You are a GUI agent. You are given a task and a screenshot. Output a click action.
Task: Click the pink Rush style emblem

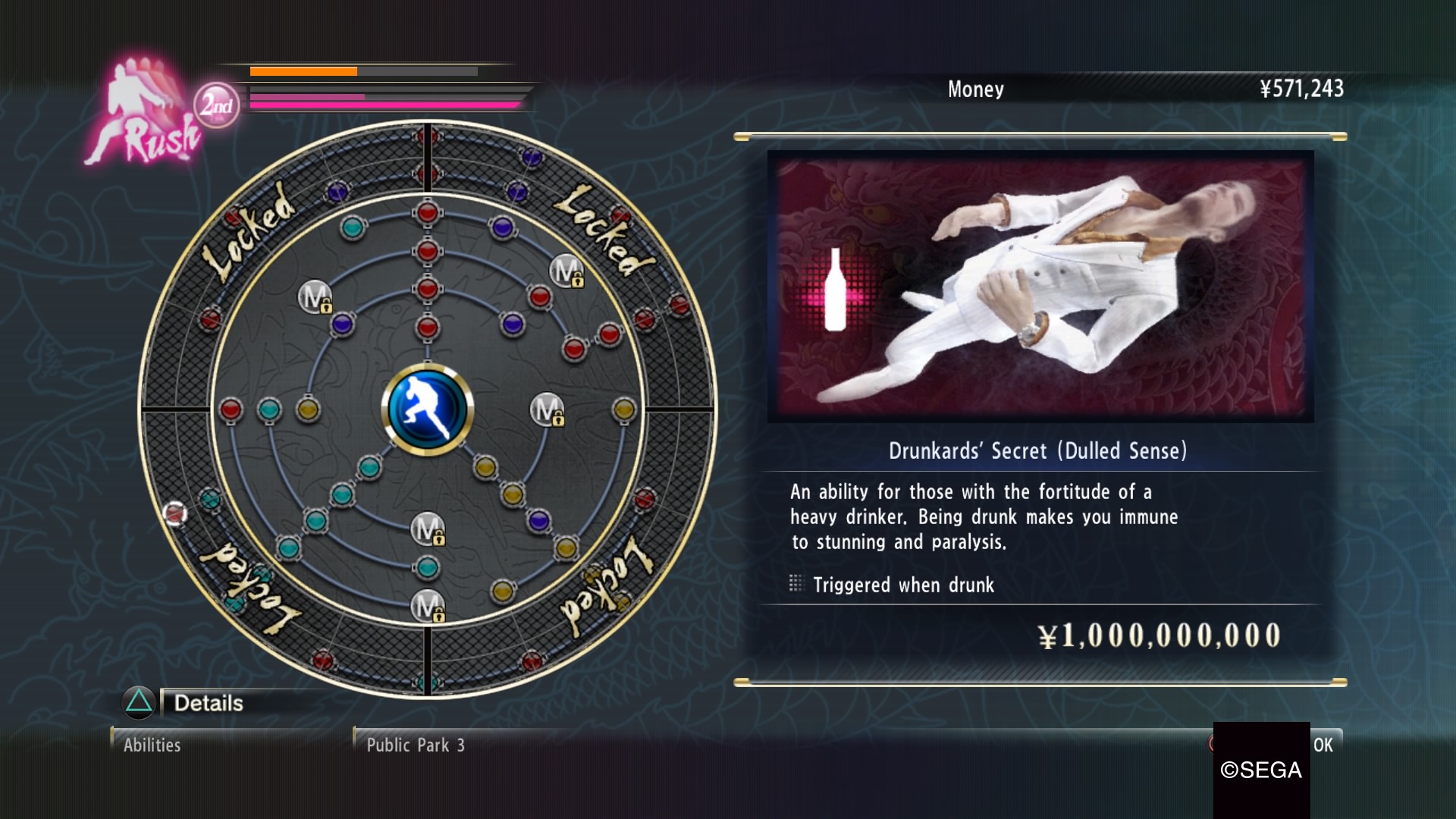point(143,114)
